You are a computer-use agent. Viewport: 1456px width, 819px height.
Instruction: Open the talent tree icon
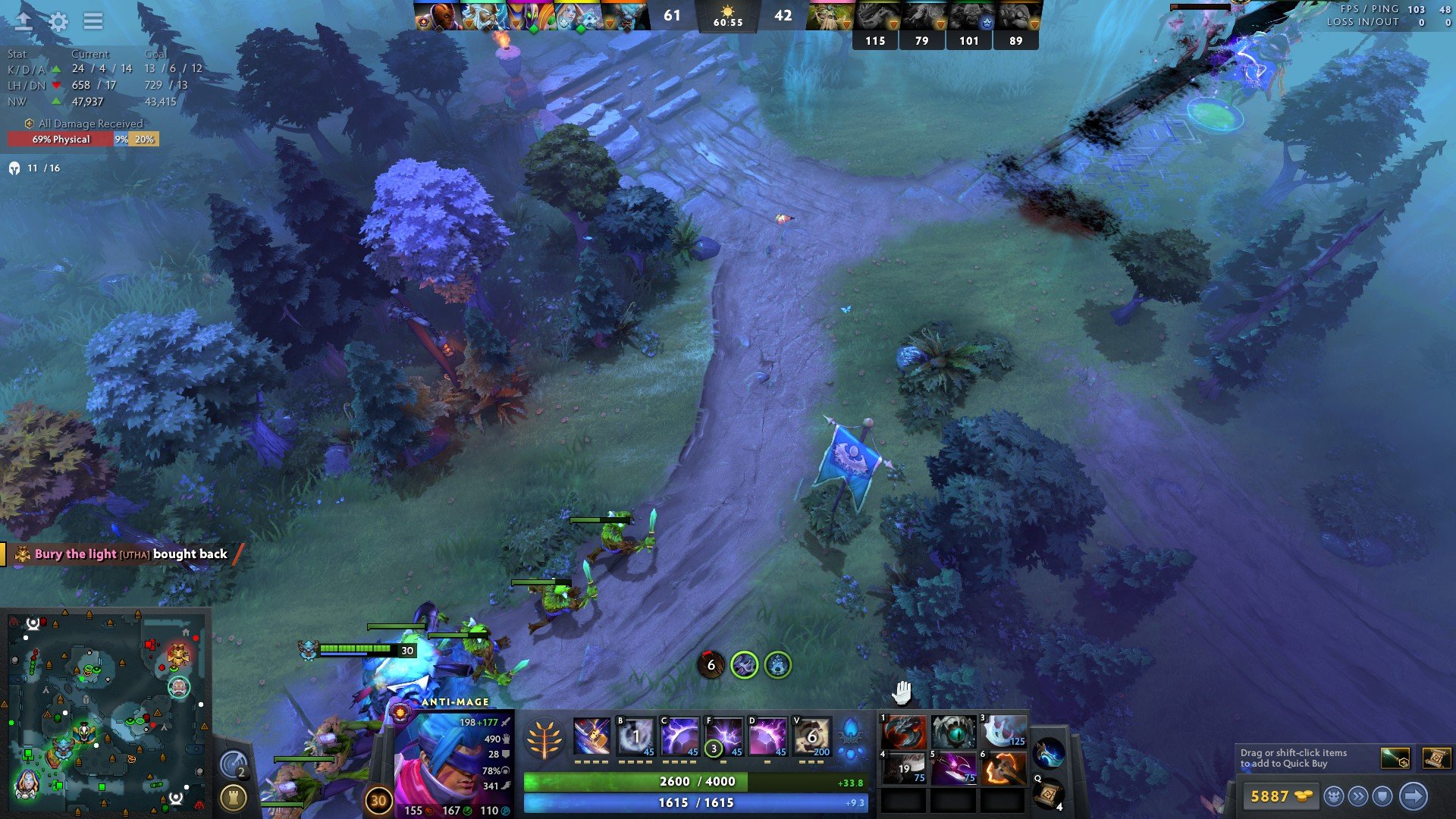tap(544, 739)
